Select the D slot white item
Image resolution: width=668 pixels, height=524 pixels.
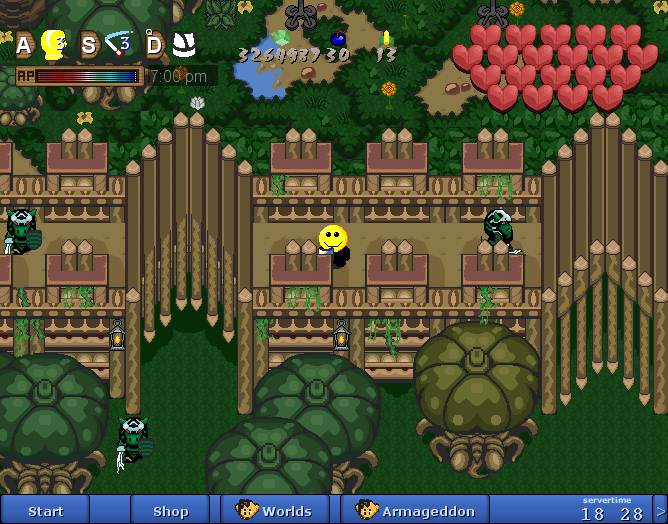tap(183, 44)
